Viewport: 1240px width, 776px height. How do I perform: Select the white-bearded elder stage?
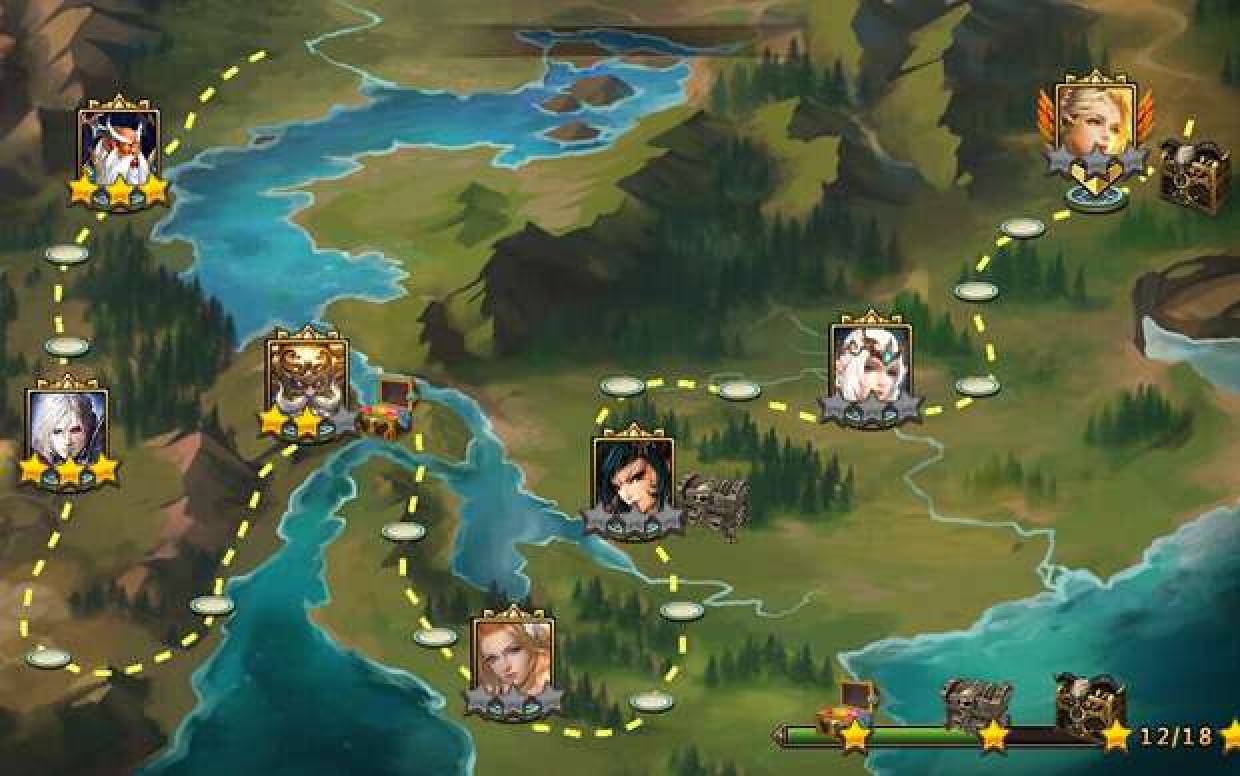pyautogui.click(x=119, y=145)
